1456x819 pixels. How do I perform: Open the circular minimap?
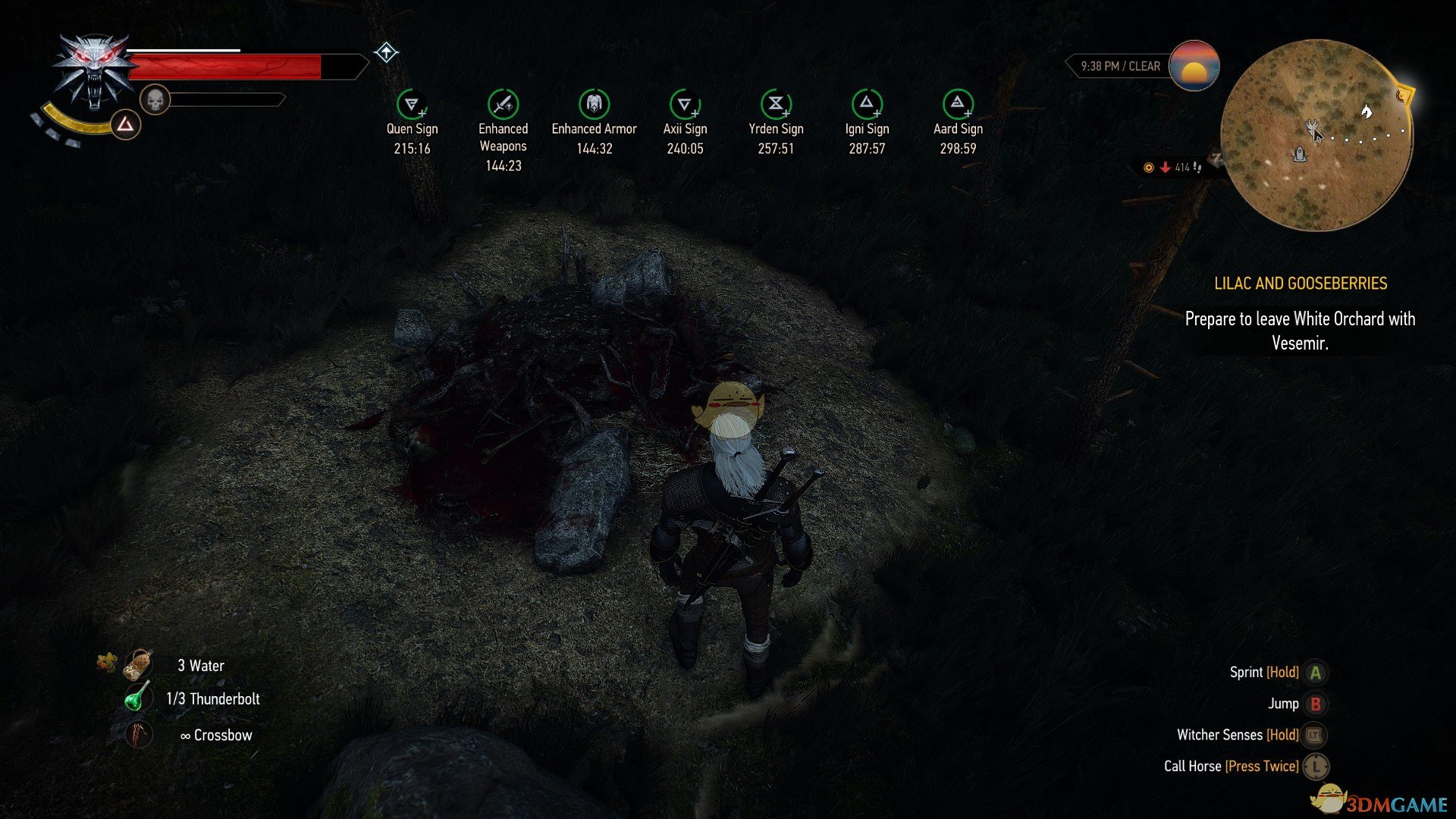(x=1316, y=135)
